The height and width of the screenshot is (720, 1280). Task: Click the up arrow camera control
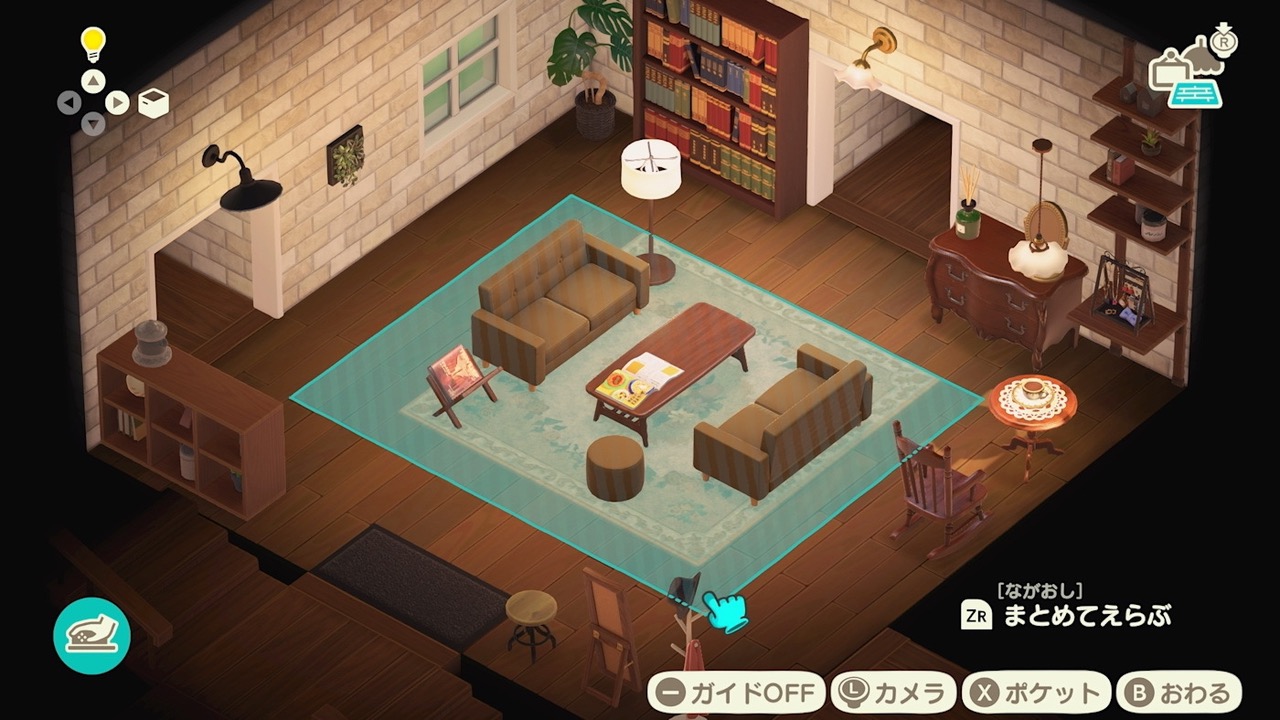click(x=92, y=80)
